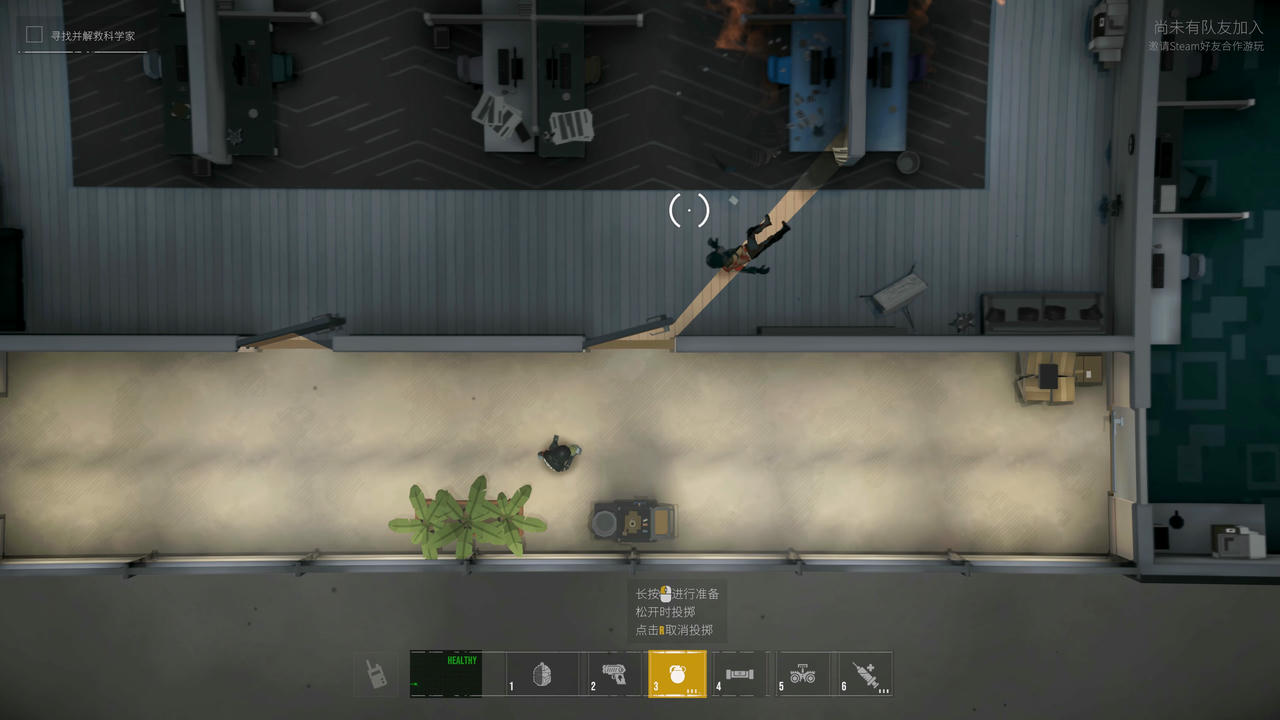Select the explosive charge in slot 4

(x=741, y=673)
